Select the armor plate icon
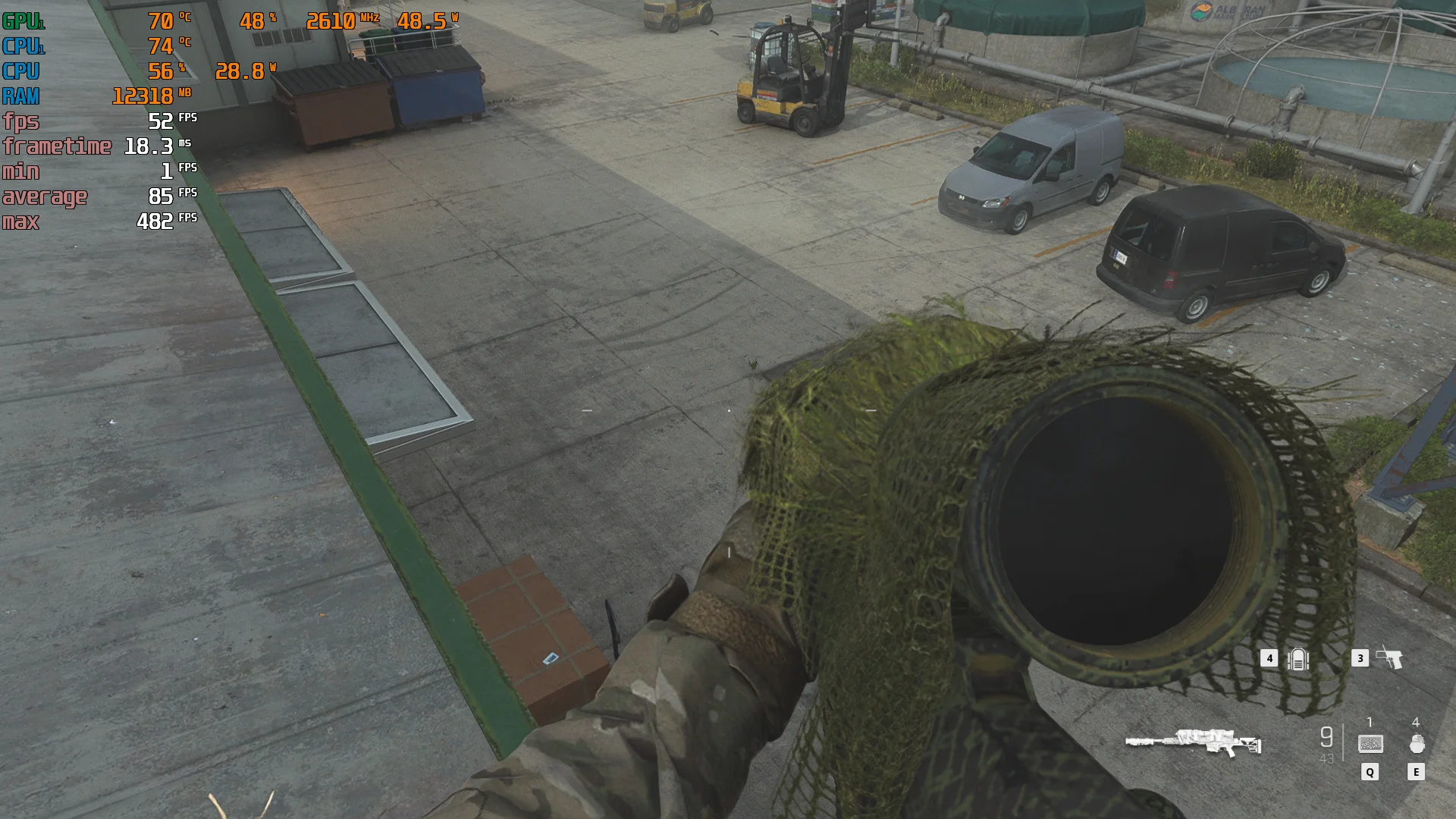The height and width of the screenshot is (819, 1456). (1298, 659)
